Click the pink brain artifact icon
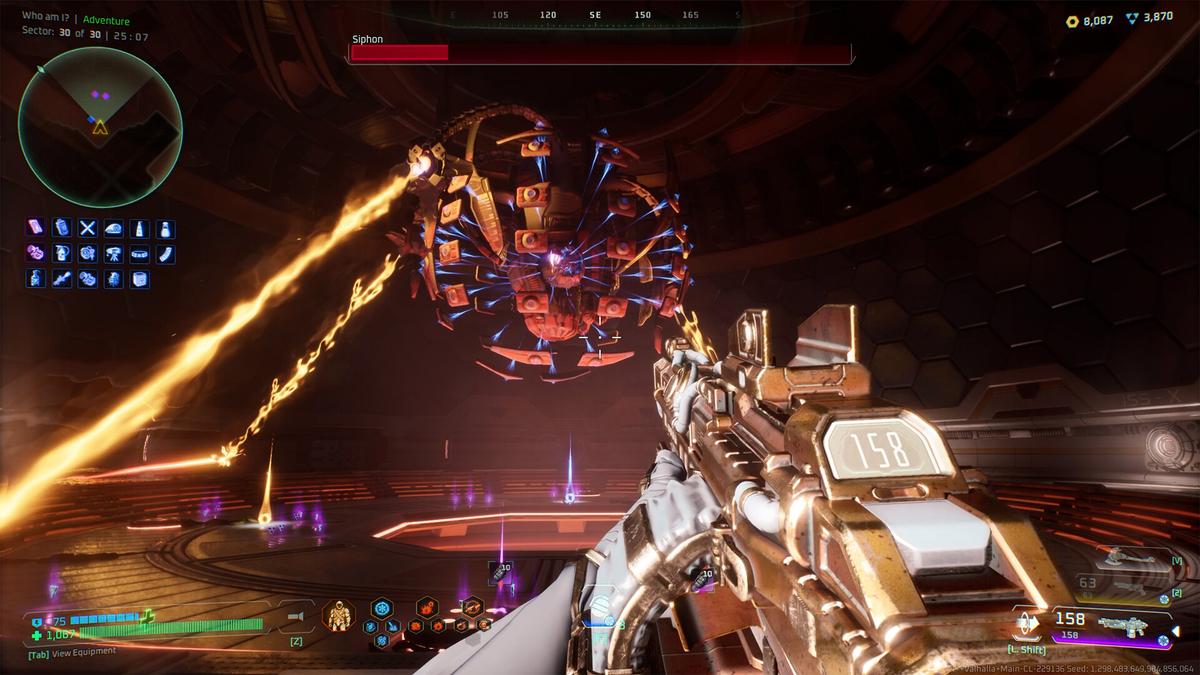The height and width of the screenshot is (675, 1200). tap(36, 254)
